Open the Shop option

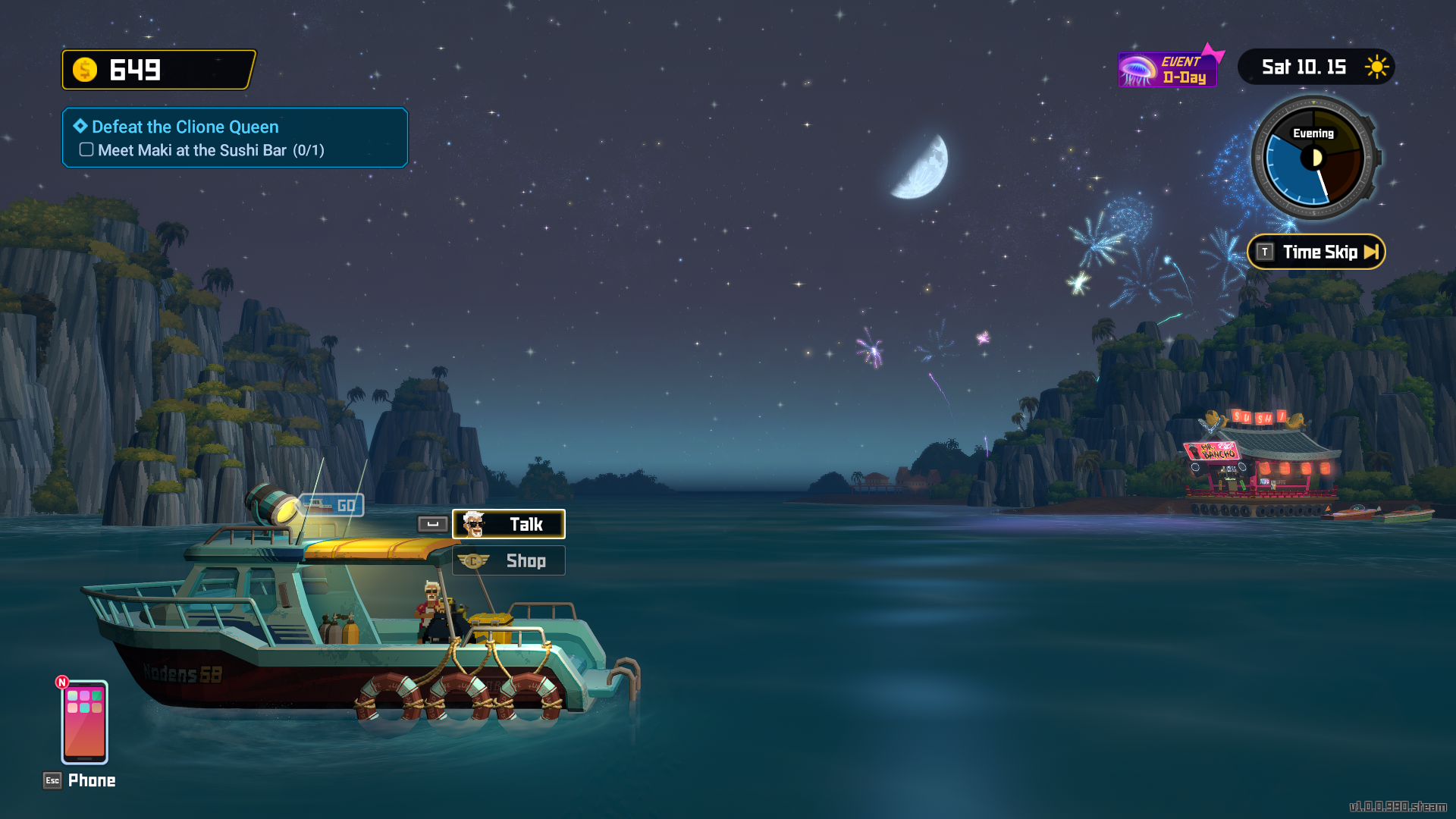point(509,561)
